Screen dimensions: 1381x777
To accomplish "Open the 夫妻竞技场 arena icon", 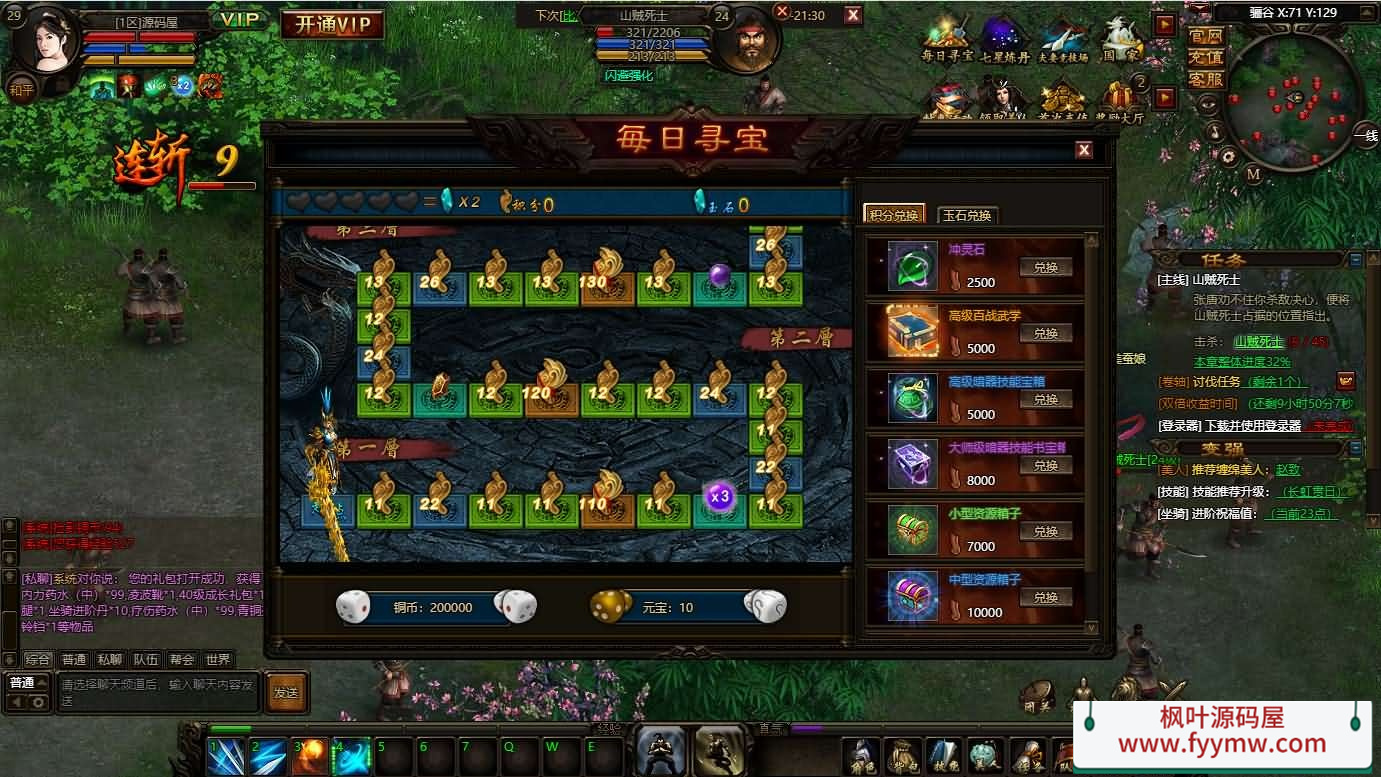I will [1063, 40].
